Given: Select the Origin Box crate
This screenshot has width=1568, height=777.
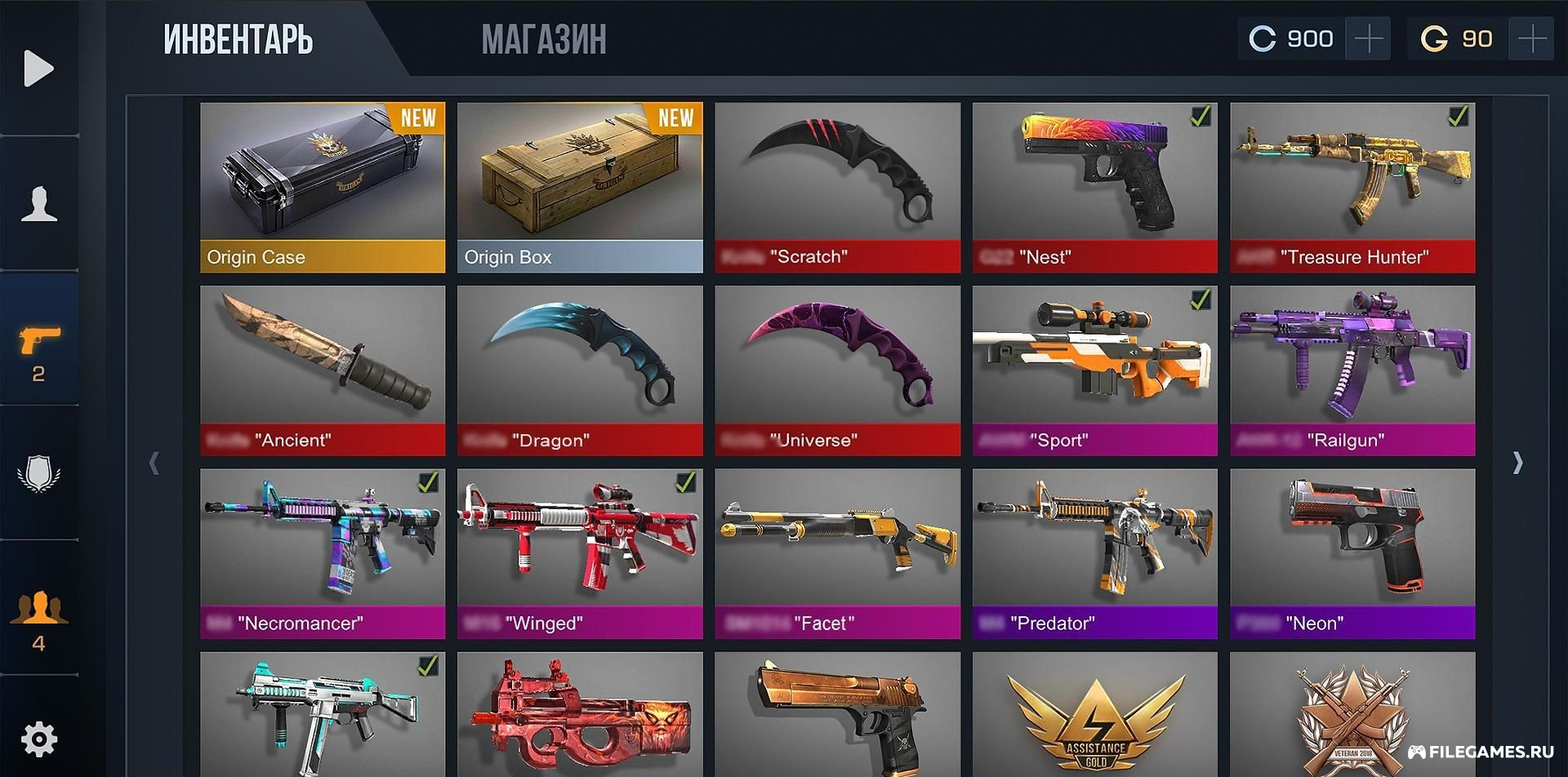Looking at the screenshot, I should [580, 187].
